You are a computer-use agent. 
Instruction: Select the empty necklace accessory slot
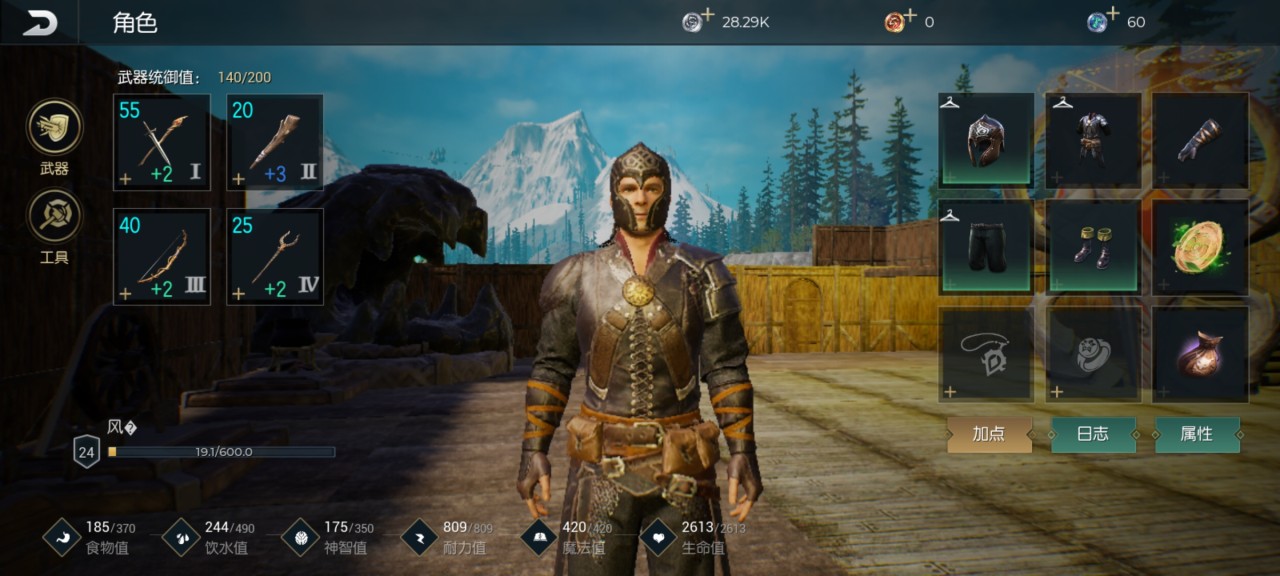coord(986,354)
